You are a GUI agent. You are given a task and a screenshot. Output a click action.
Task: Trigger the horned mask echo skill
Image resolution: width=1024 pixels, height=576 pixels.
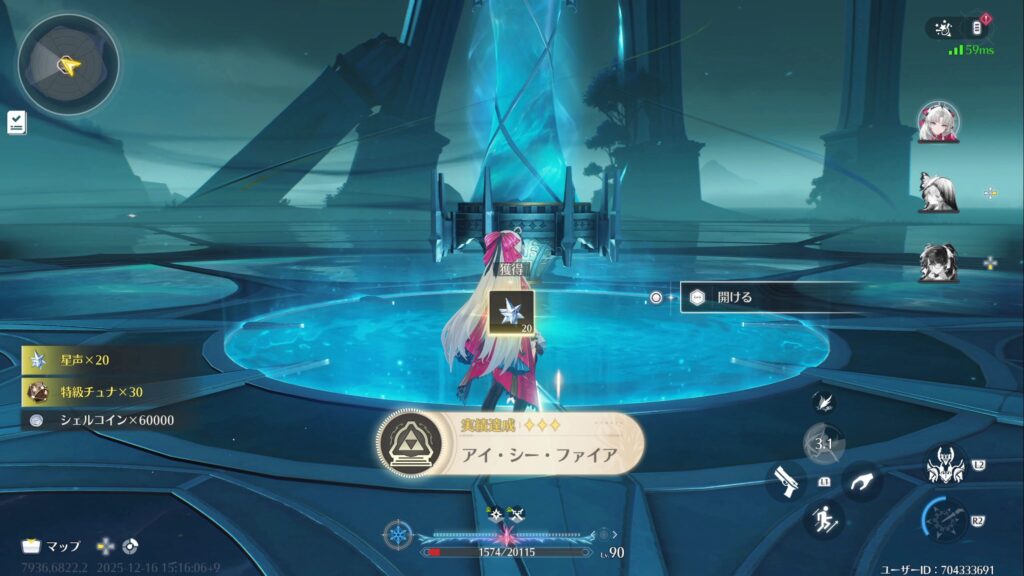click(944, 465)
